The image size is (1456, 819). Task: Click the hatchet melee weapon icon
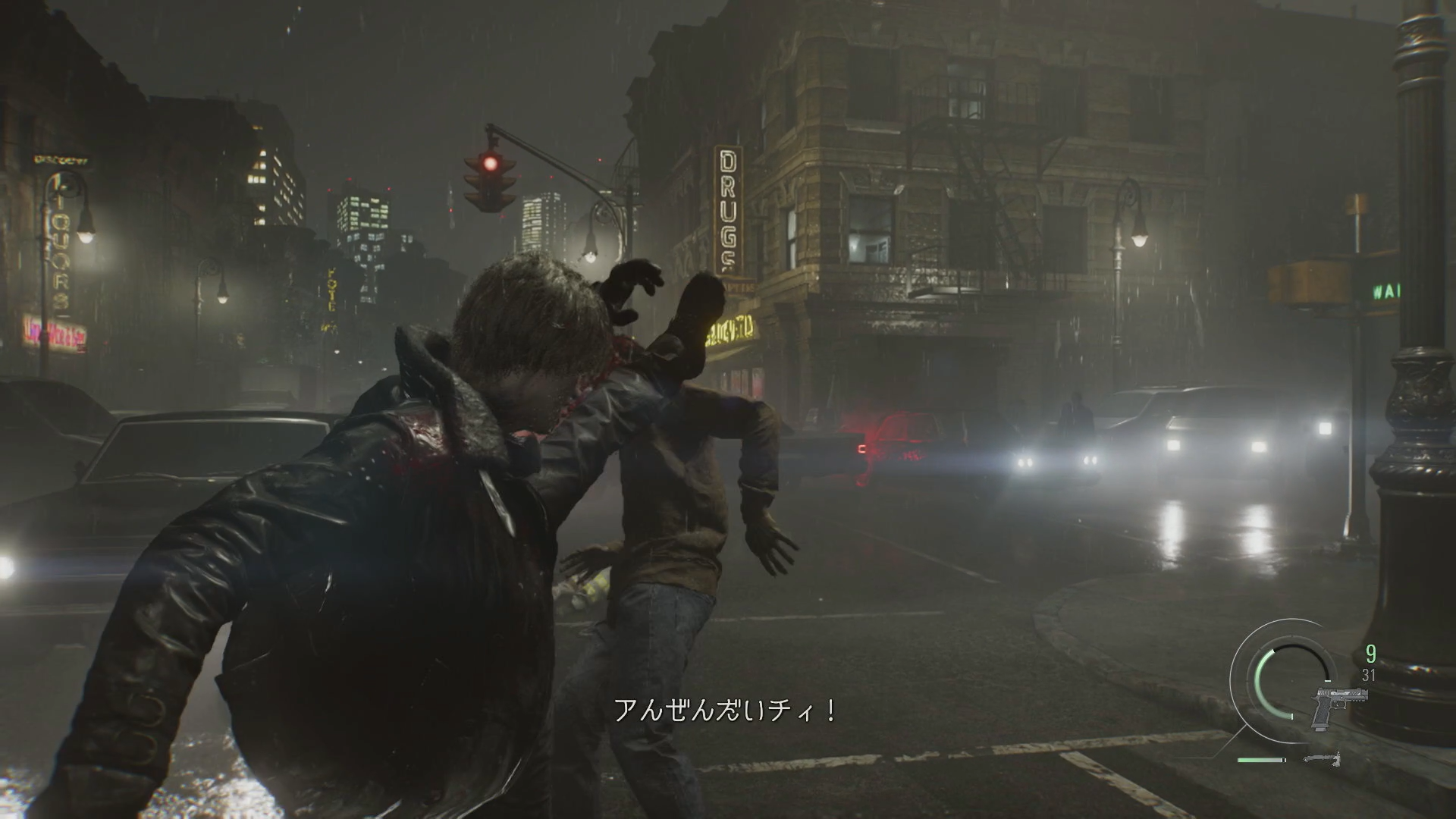(x=1323, y=758)
